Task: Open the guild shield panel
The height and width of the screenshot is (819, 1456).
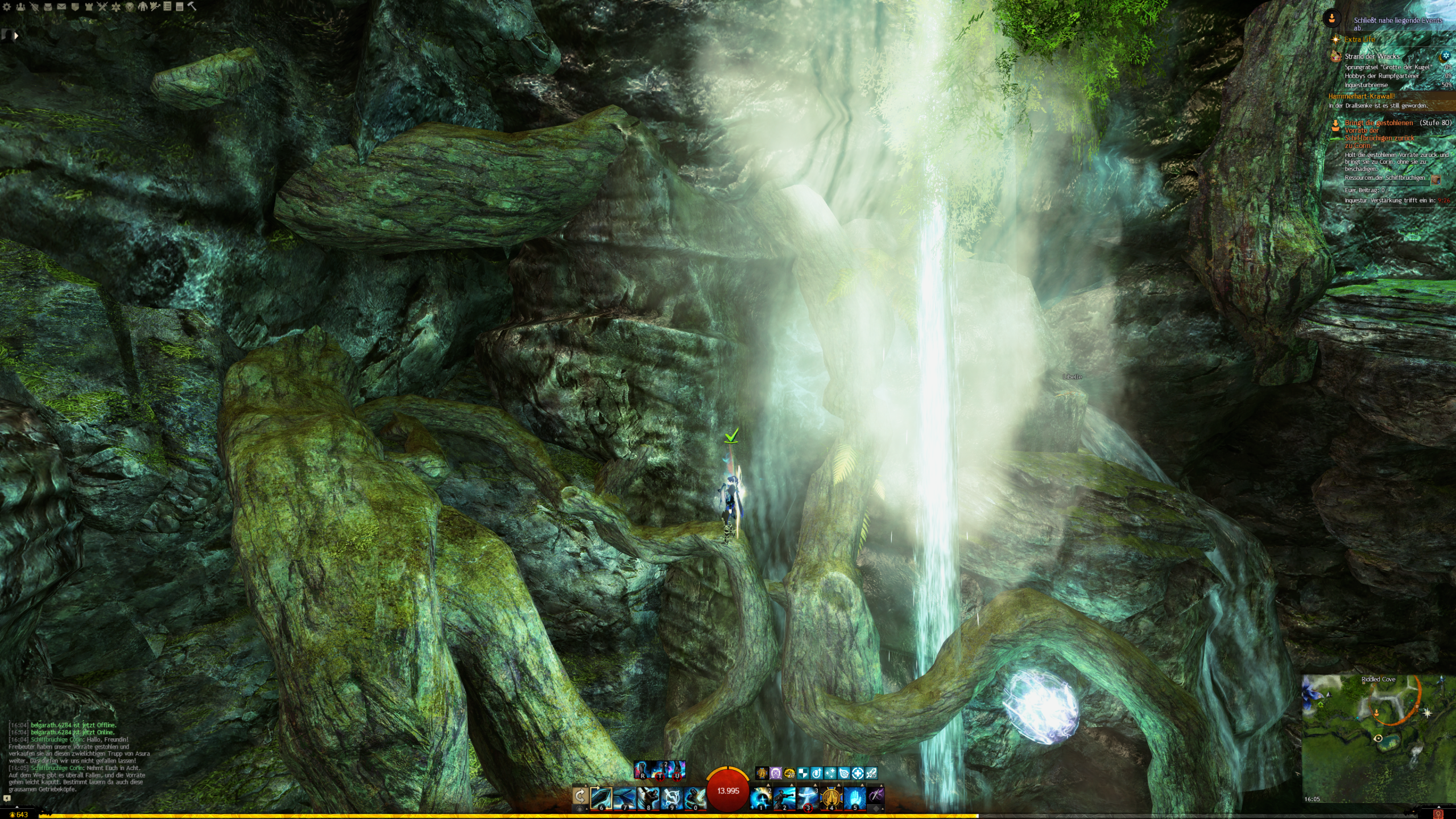Action: [x=75, y=7]
